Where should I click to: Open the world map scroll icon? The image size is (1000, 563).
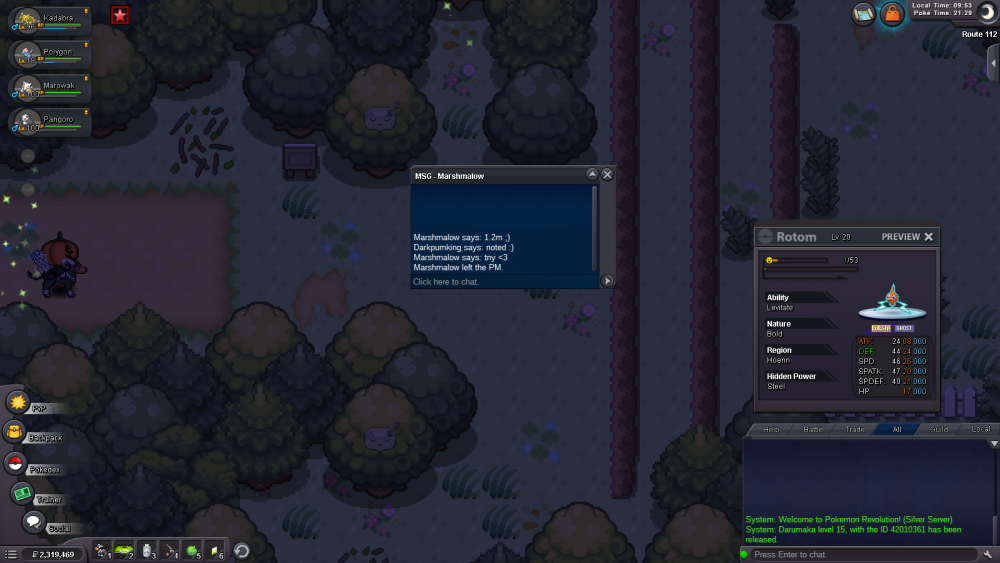[x=863, y=14]
